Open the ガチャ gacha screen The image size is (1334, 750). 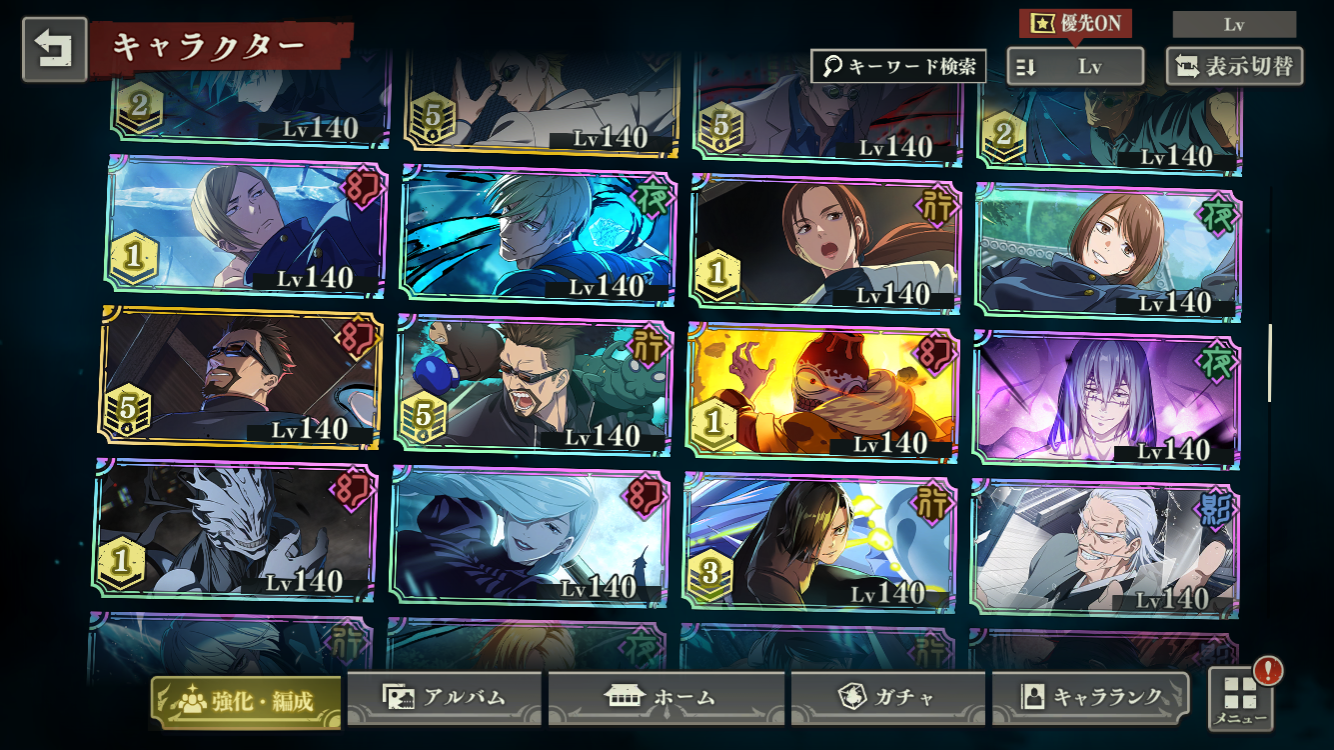pyautogui.click(x=889, y=697)
